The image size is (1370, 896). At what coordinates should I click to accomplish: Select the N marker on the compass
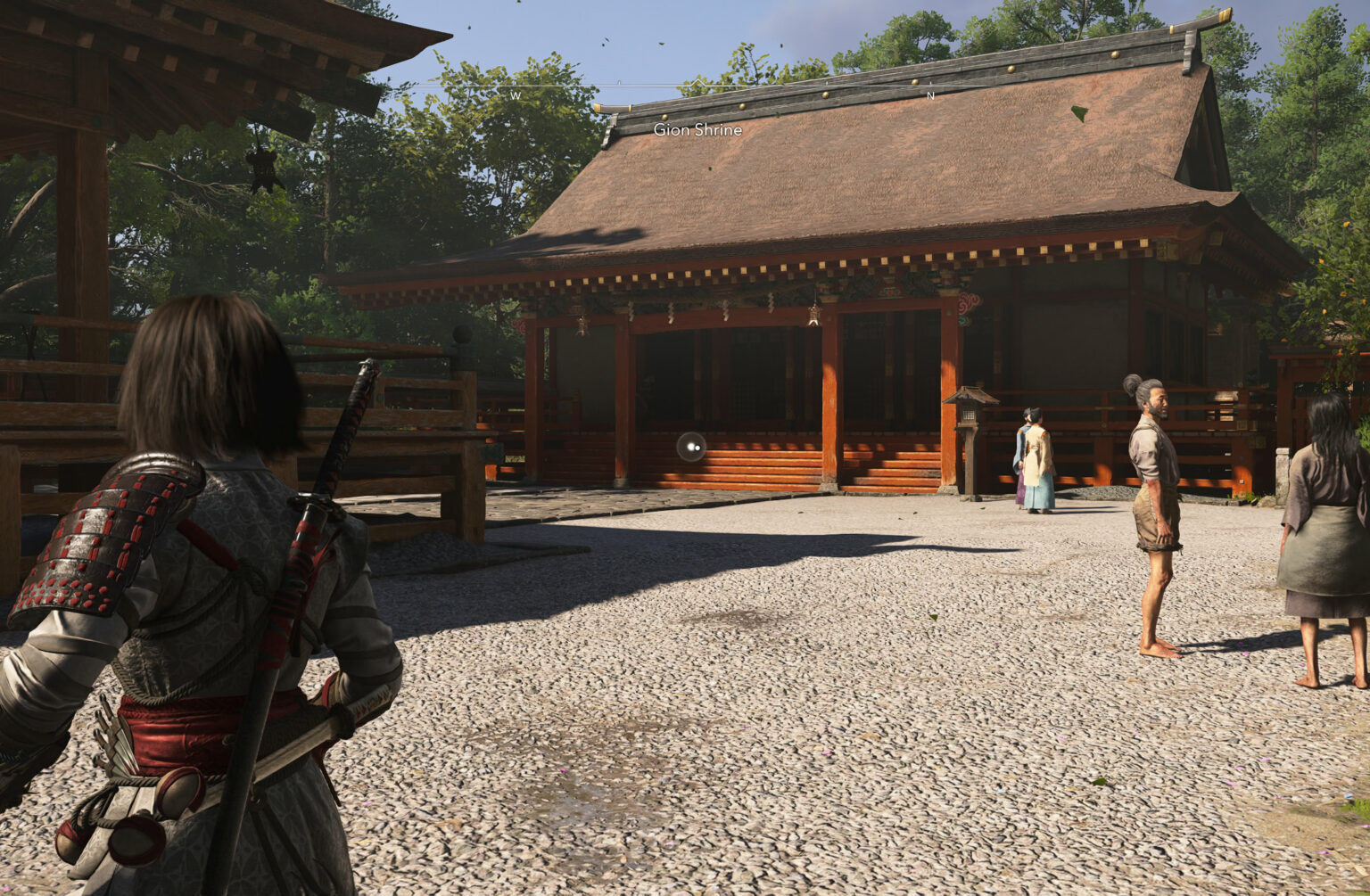coord(929,94)
